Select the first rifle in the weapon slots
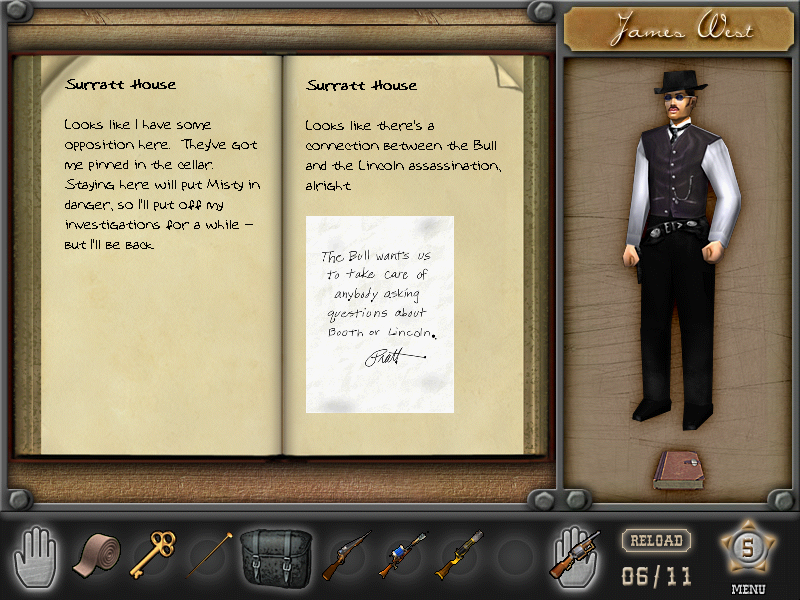Screen dimensions: 800x600 coord(345,555)
